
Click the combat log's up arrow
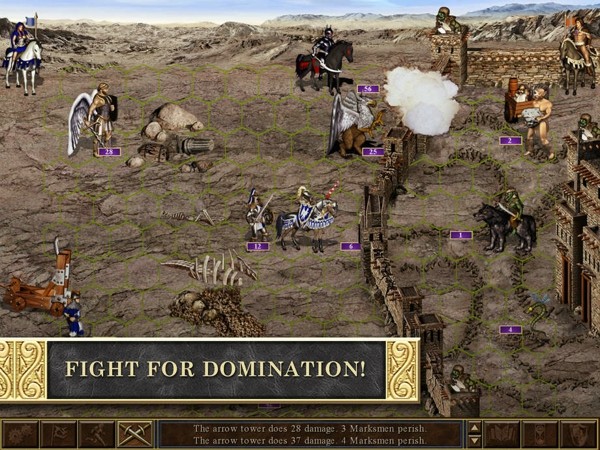pyautogui.click(x=475, y=427)
